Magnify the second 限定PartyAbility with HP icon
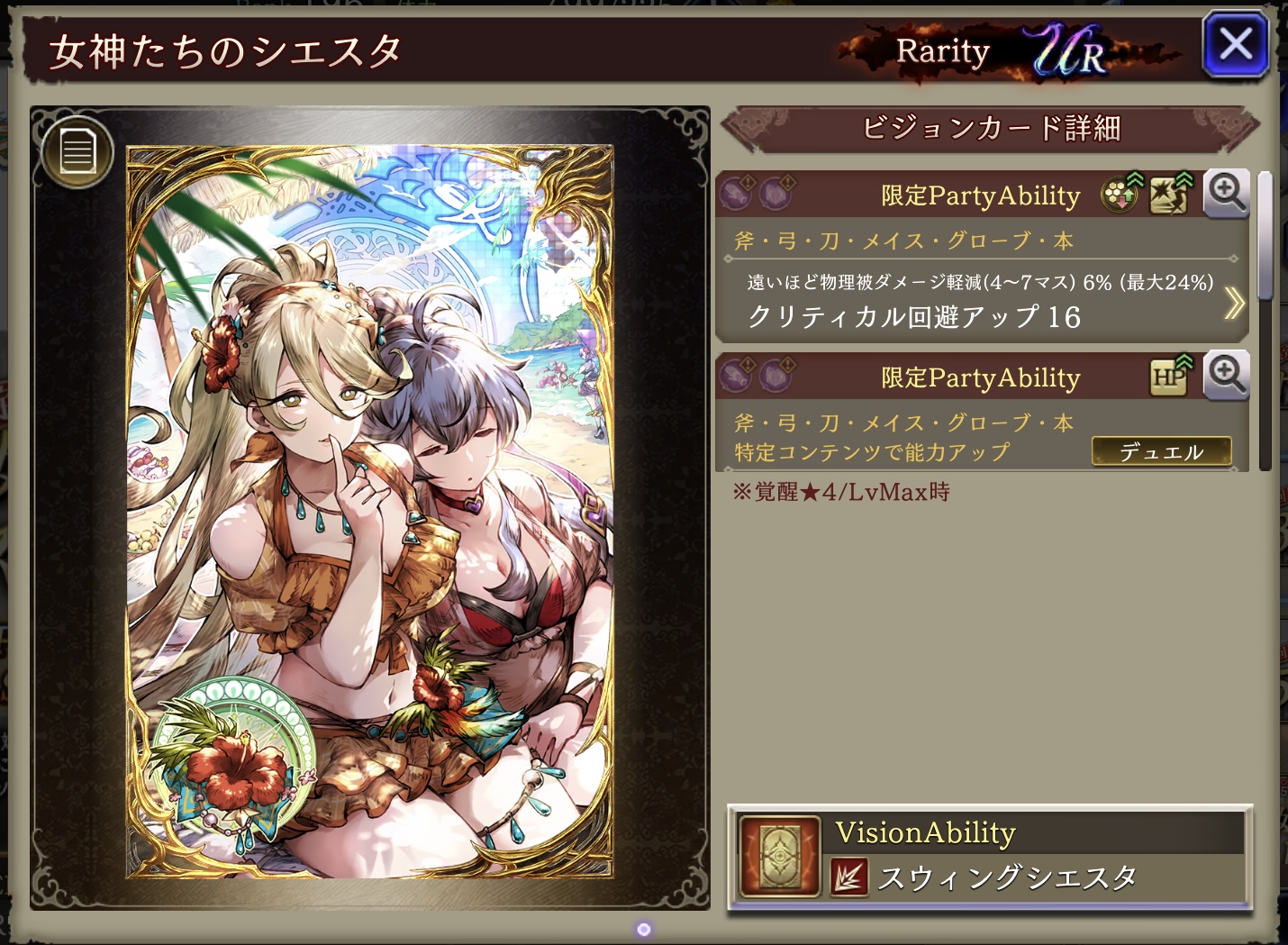 coord(1227,375)
